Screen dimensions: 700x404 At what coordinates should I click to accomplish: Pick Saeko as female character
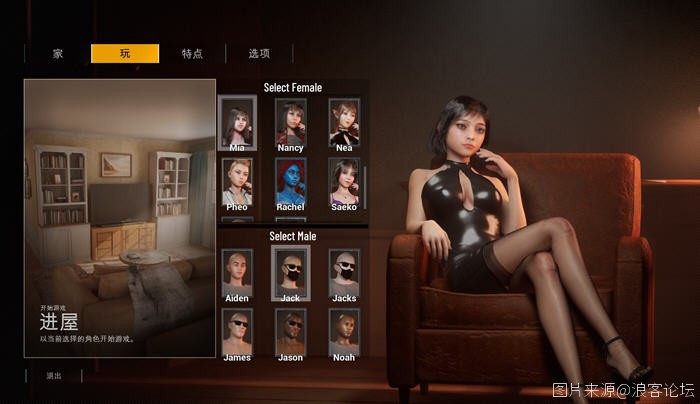click(x=344, y=182)
